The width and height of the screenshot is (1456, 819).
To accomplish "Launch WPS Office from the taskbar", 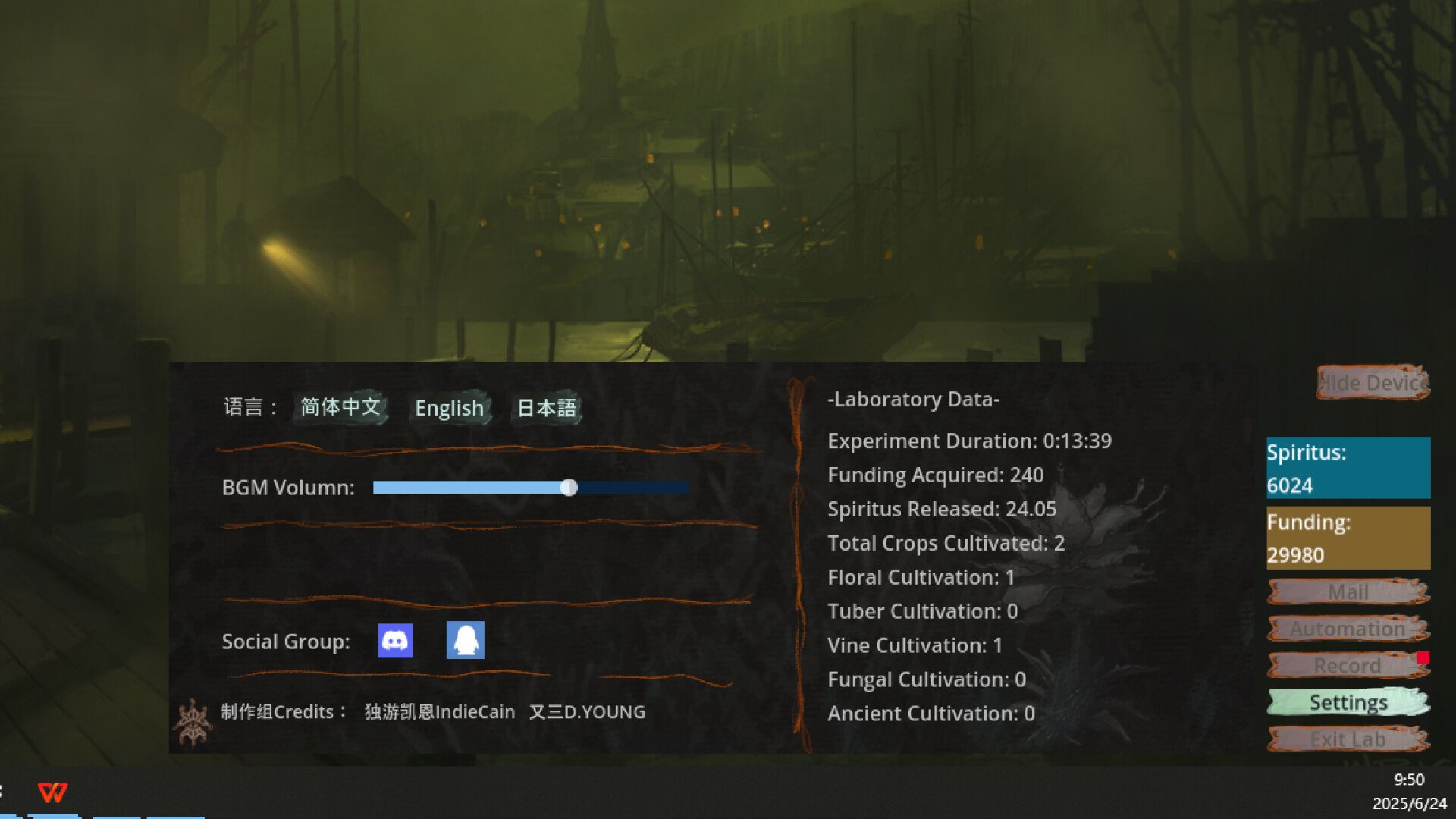I will point(51,791).
